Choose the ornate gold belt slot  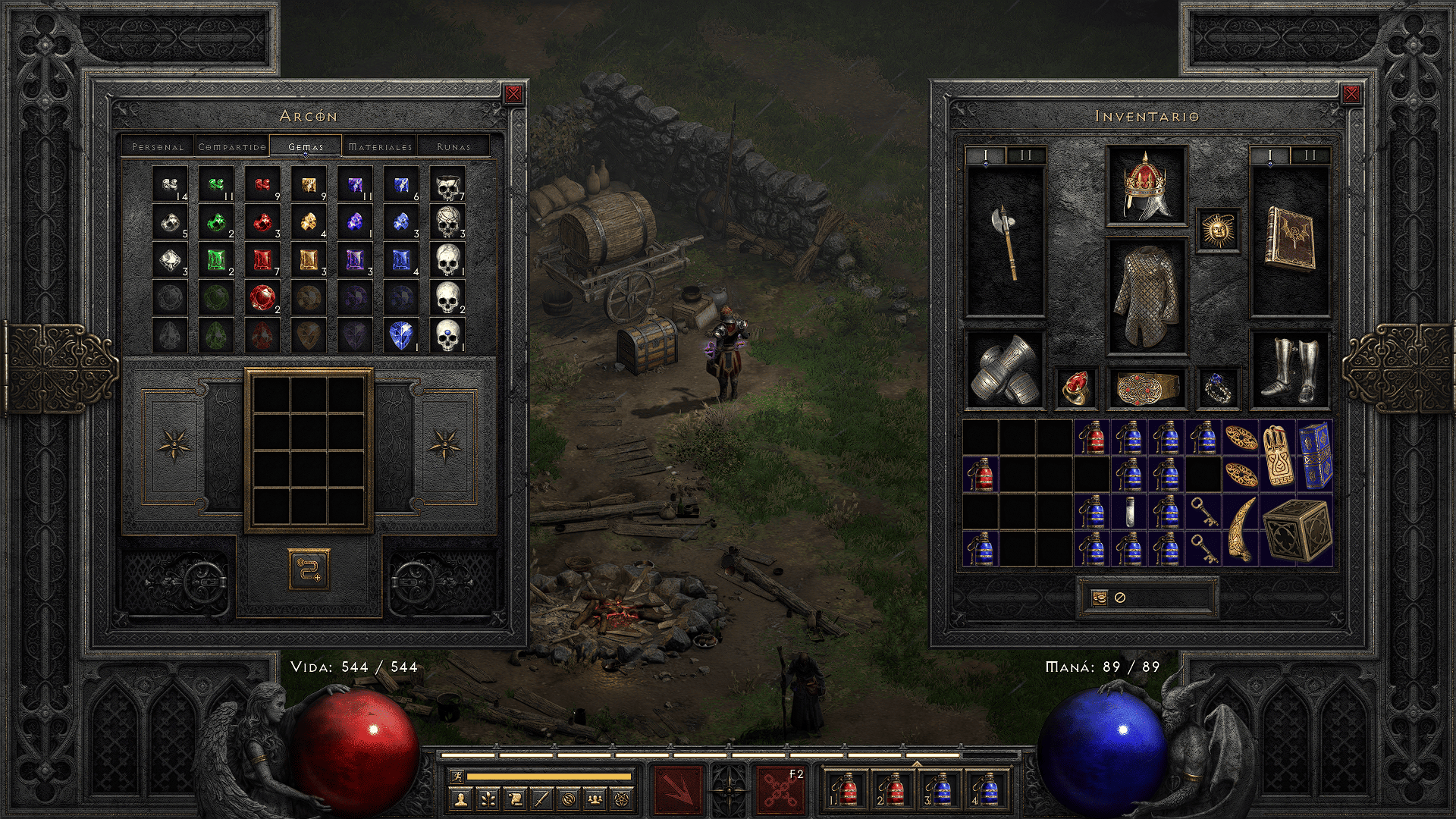point(1146,388)
